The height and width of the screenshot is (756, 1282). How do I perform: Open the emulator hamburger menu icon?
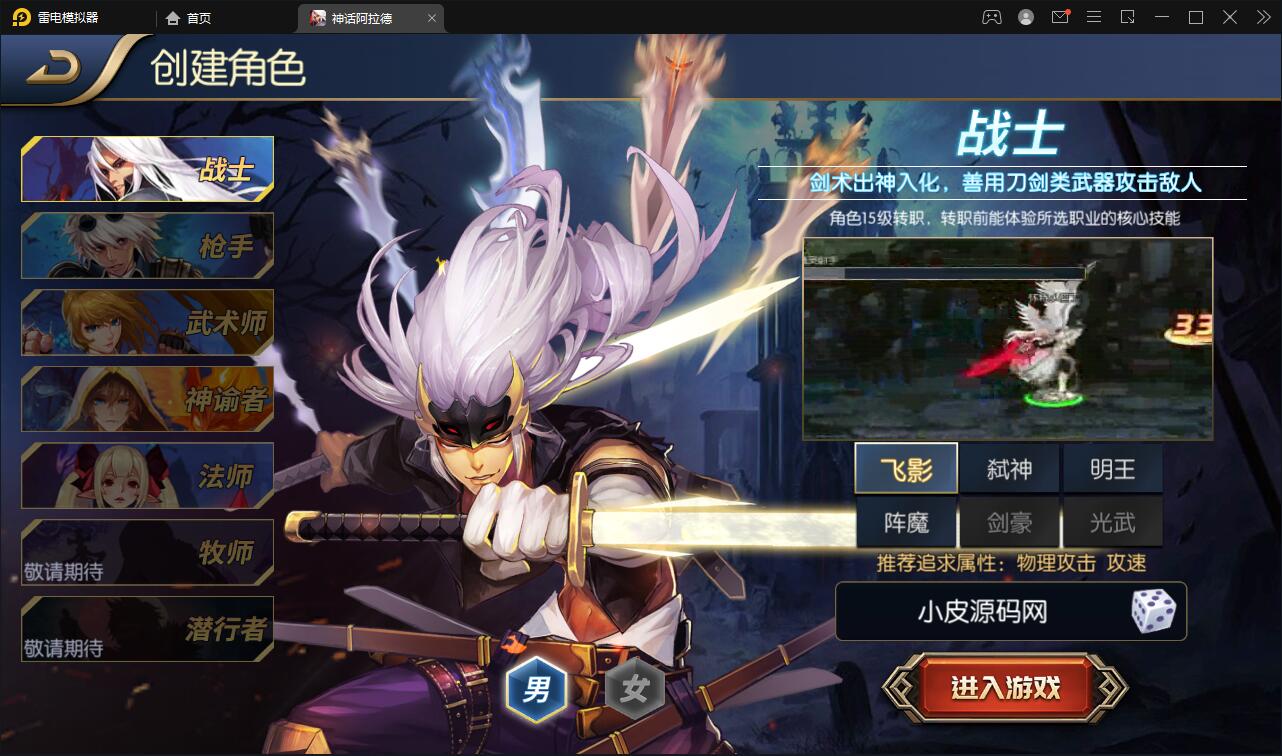coord(1094,17)
